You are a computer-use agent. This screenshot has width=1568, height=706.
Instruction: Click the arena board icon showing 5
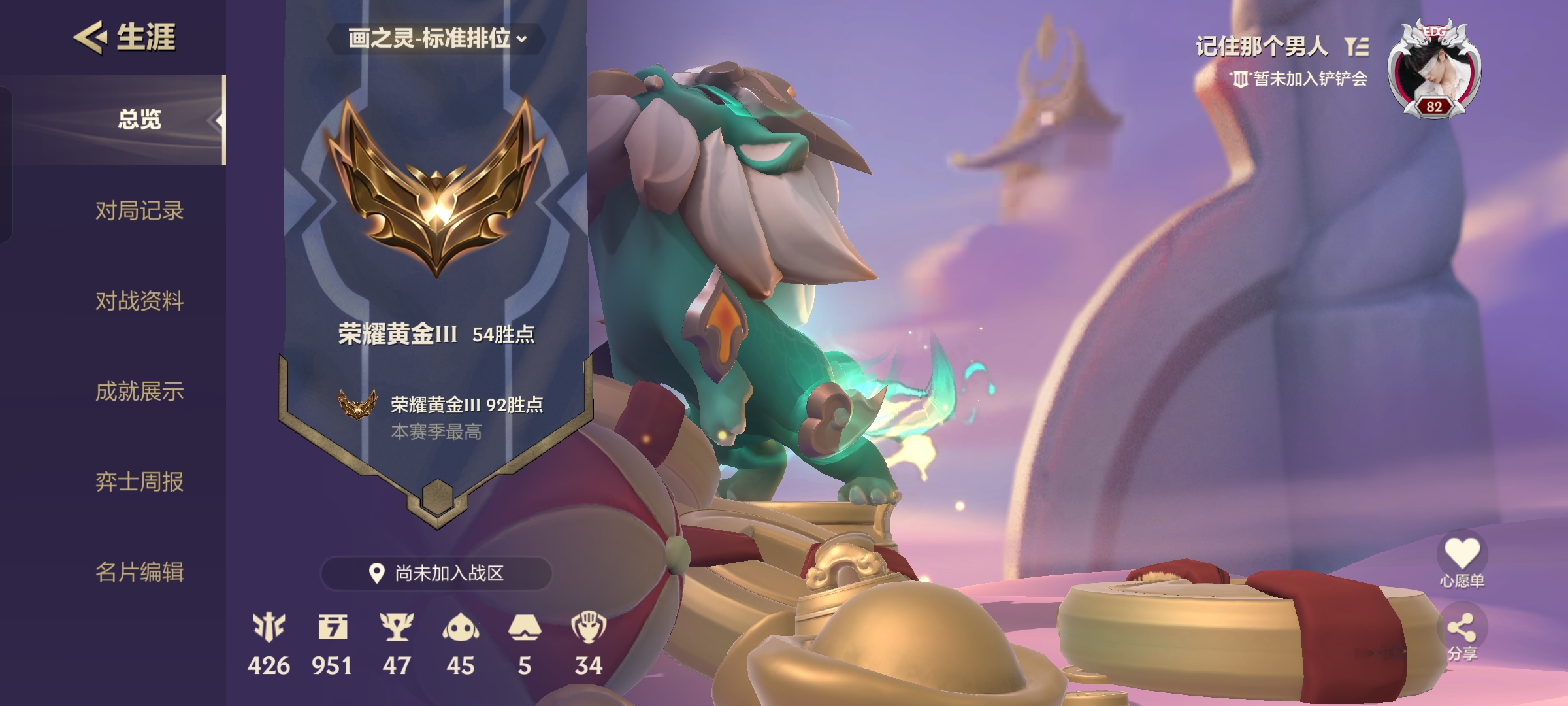coord(526,626)
